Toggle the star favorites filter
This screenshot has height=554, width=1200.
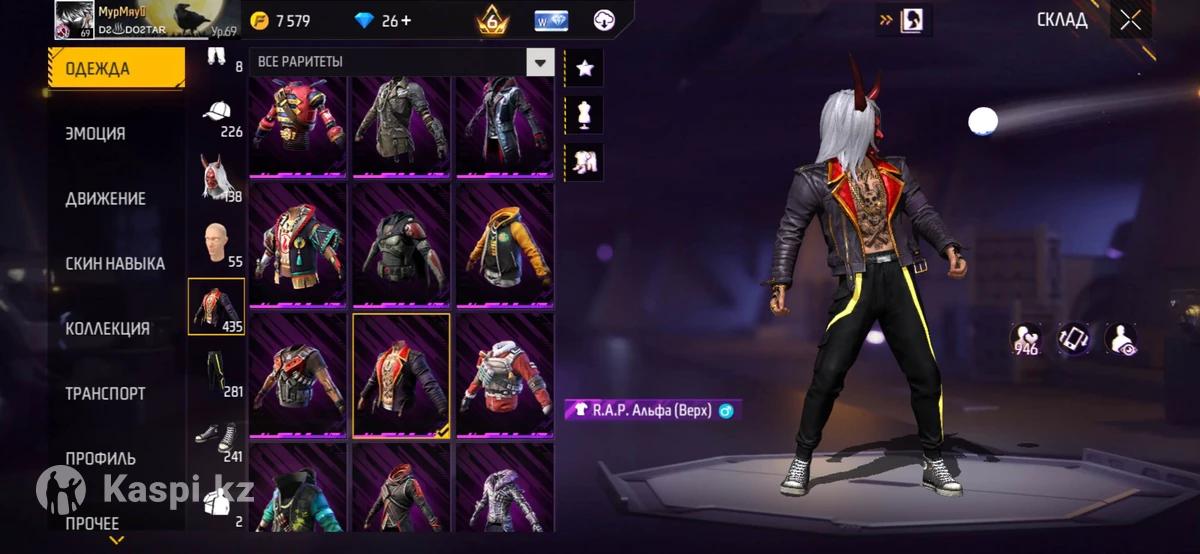(x=584, y=68)
